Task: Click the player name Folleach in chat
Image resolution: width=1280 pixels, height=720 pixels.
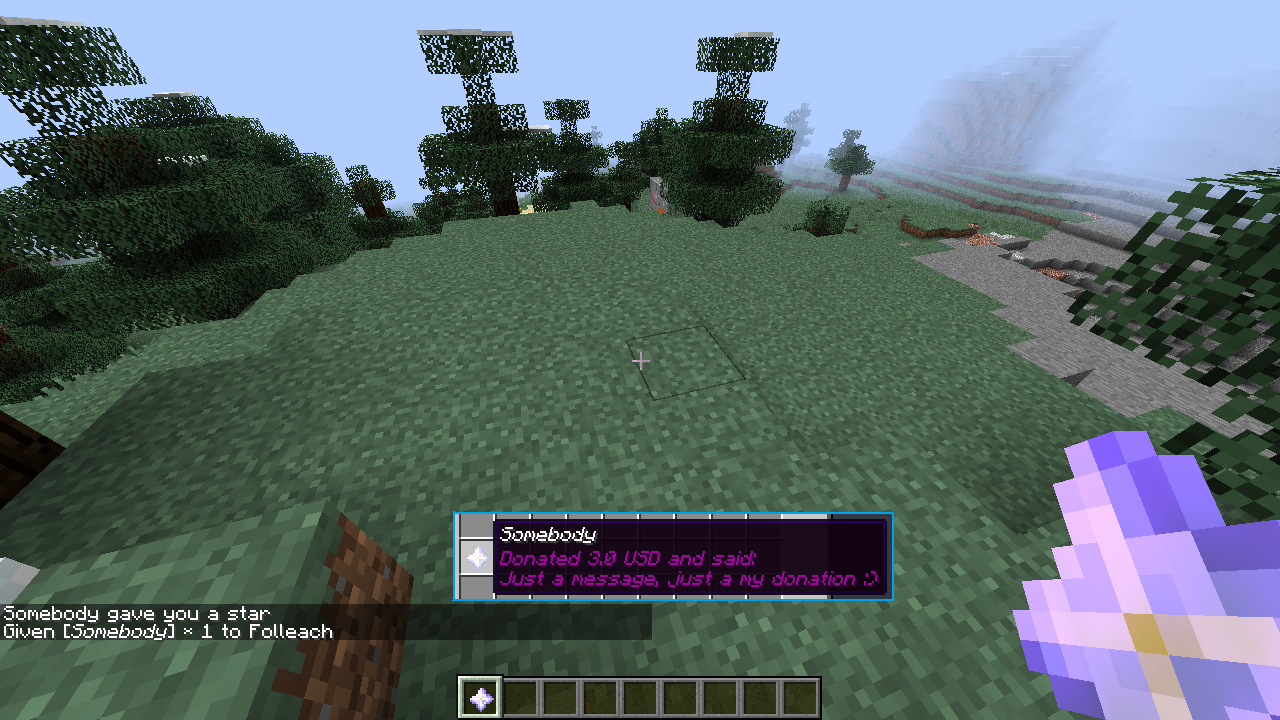Action: (x=295, y=631)
